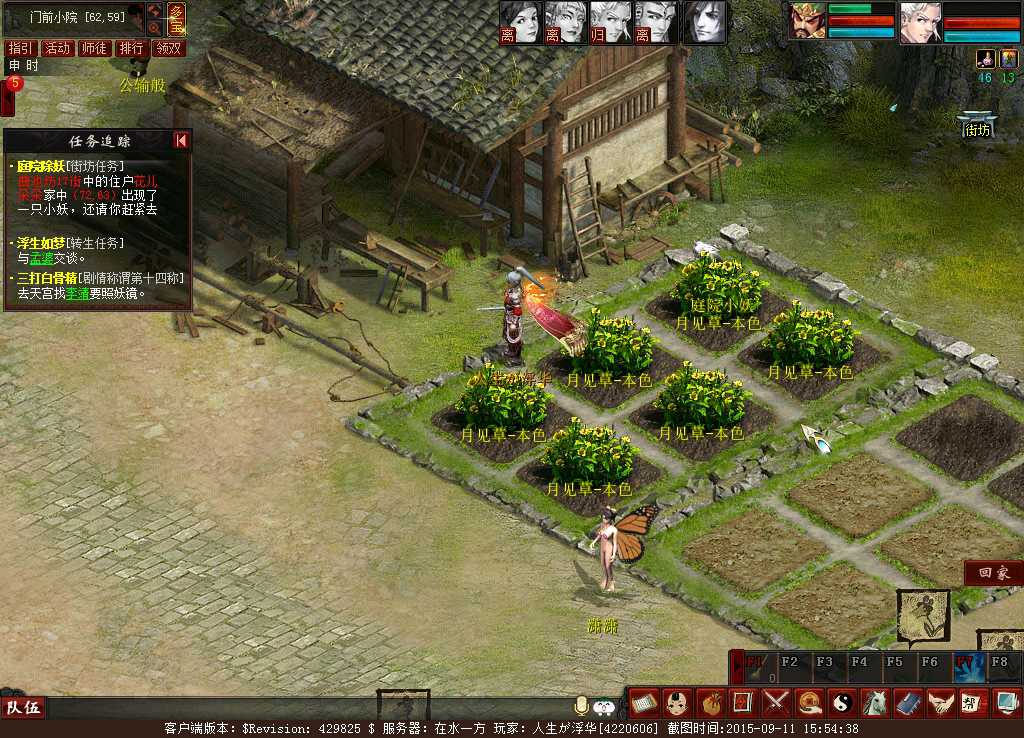Open the handshake friends menu

point(939,702)
